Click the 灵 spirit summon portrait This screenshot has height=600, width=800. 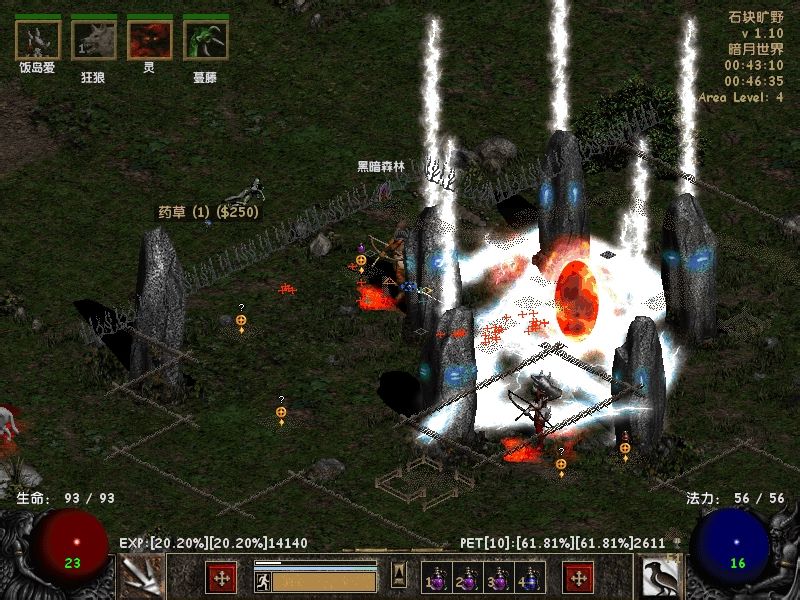coord(149,40)
